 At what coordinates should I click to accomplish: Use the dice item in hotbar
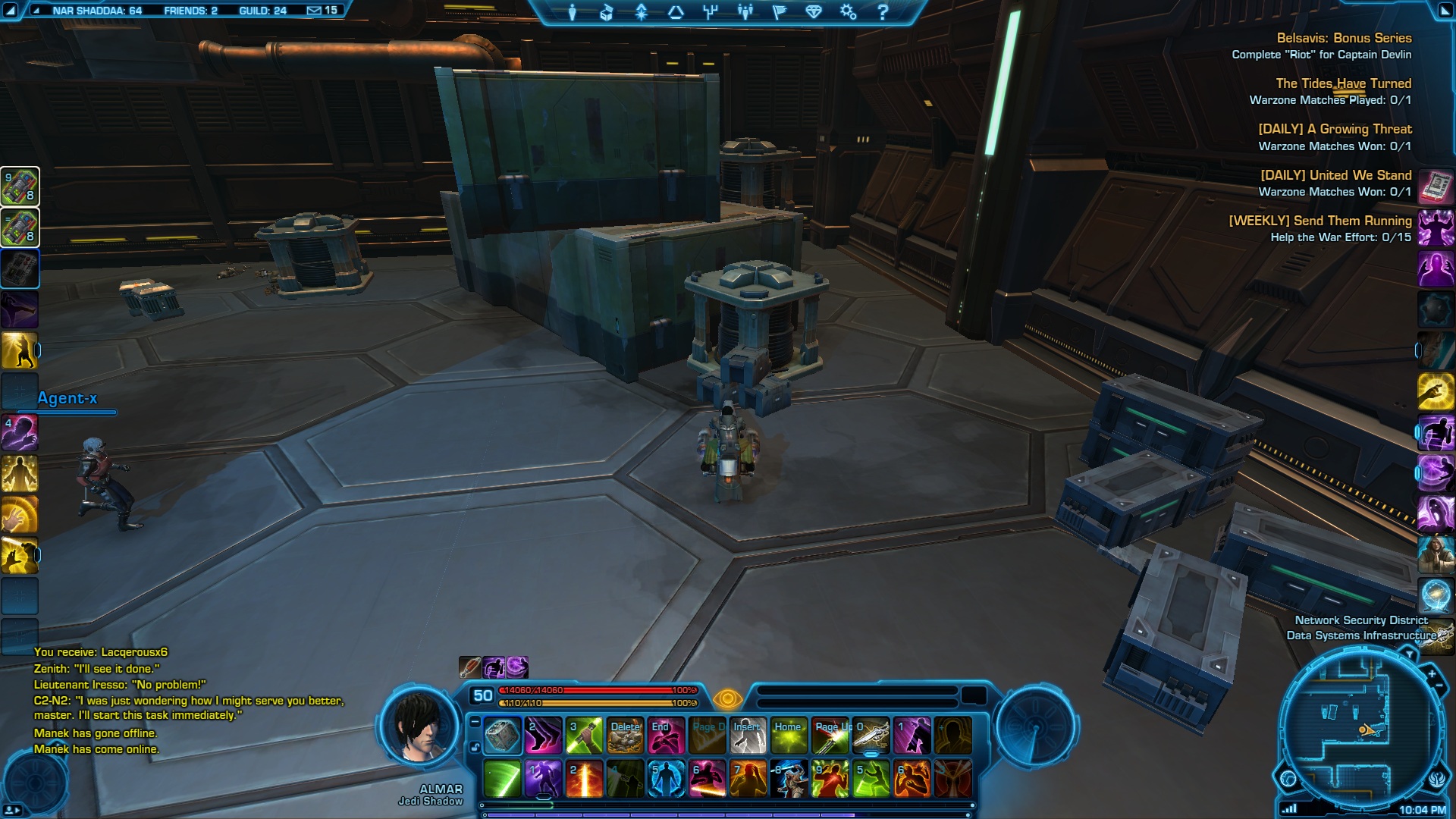(502, 736)
